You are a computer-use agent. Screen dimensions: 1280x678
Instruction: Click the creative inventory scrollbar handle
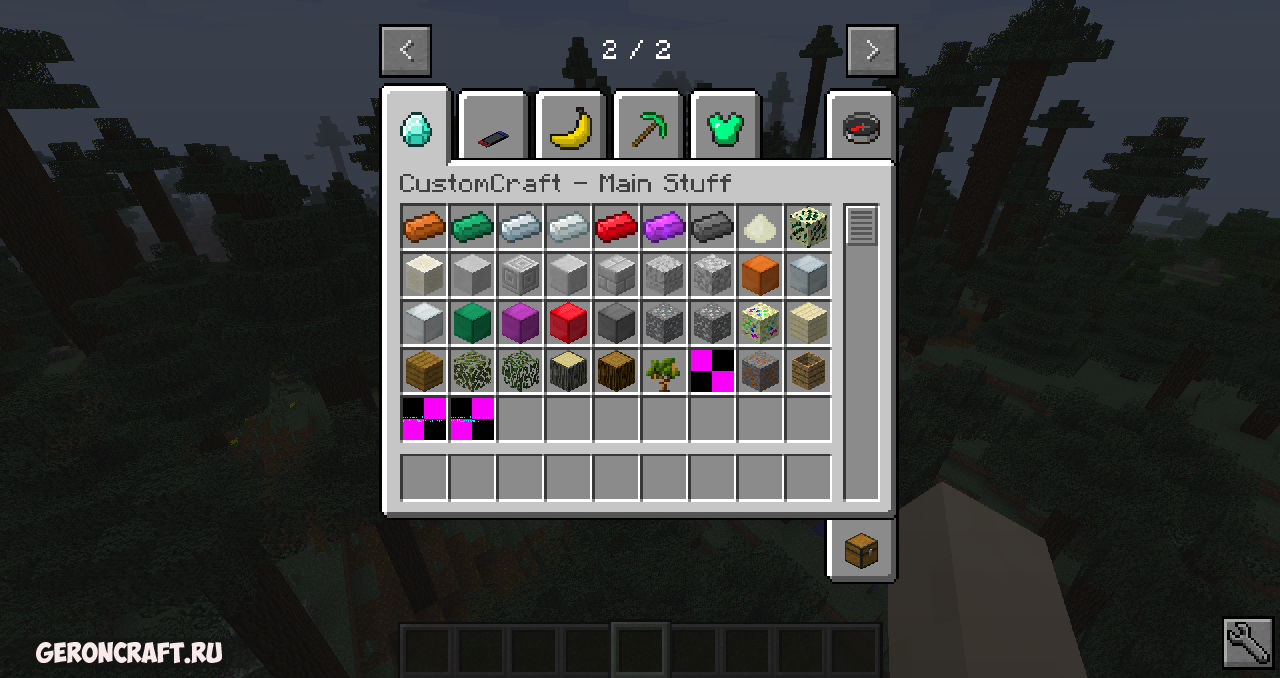[861, 226]
